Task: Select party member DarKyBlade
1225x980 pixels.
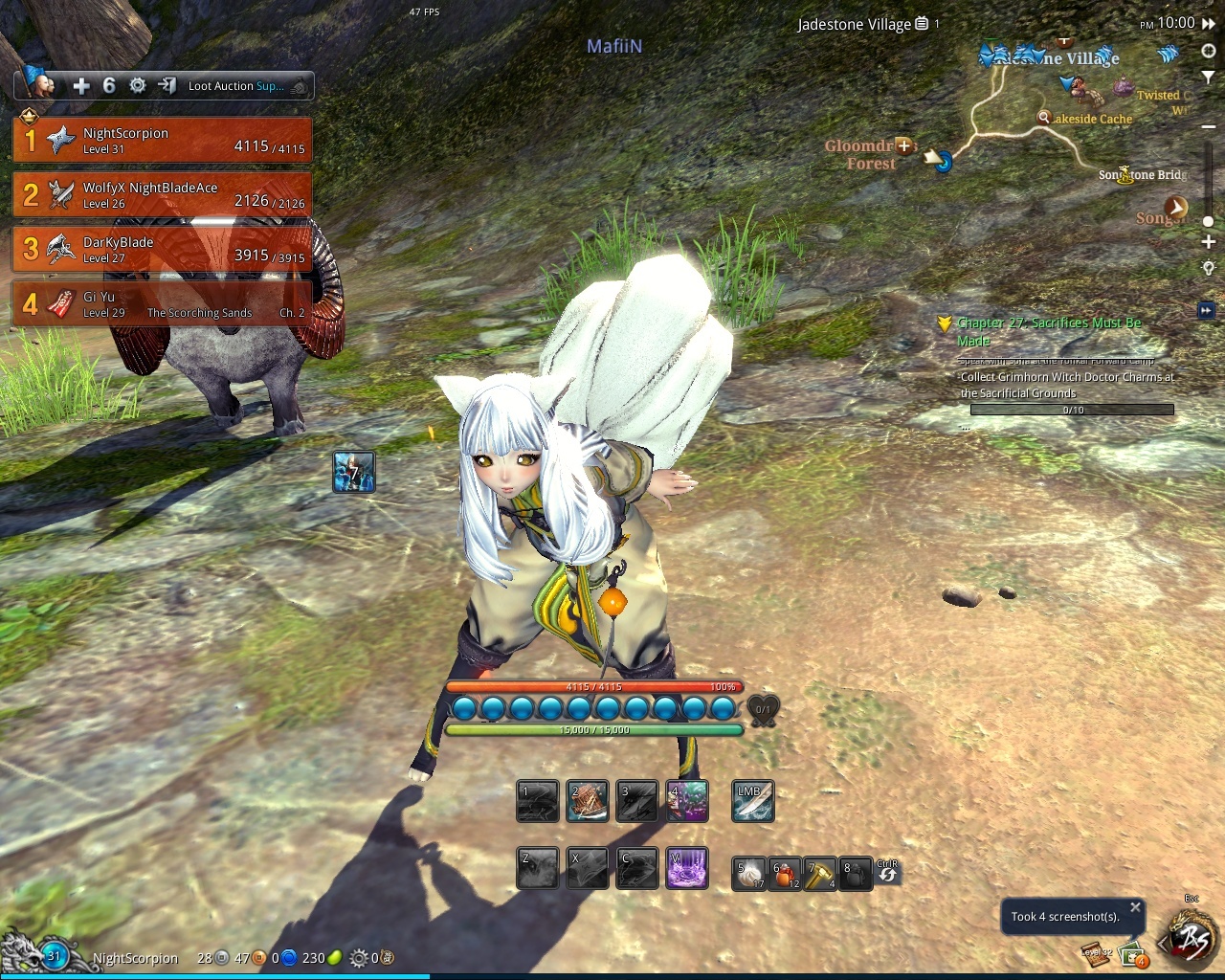Action: tap(163, 250)
